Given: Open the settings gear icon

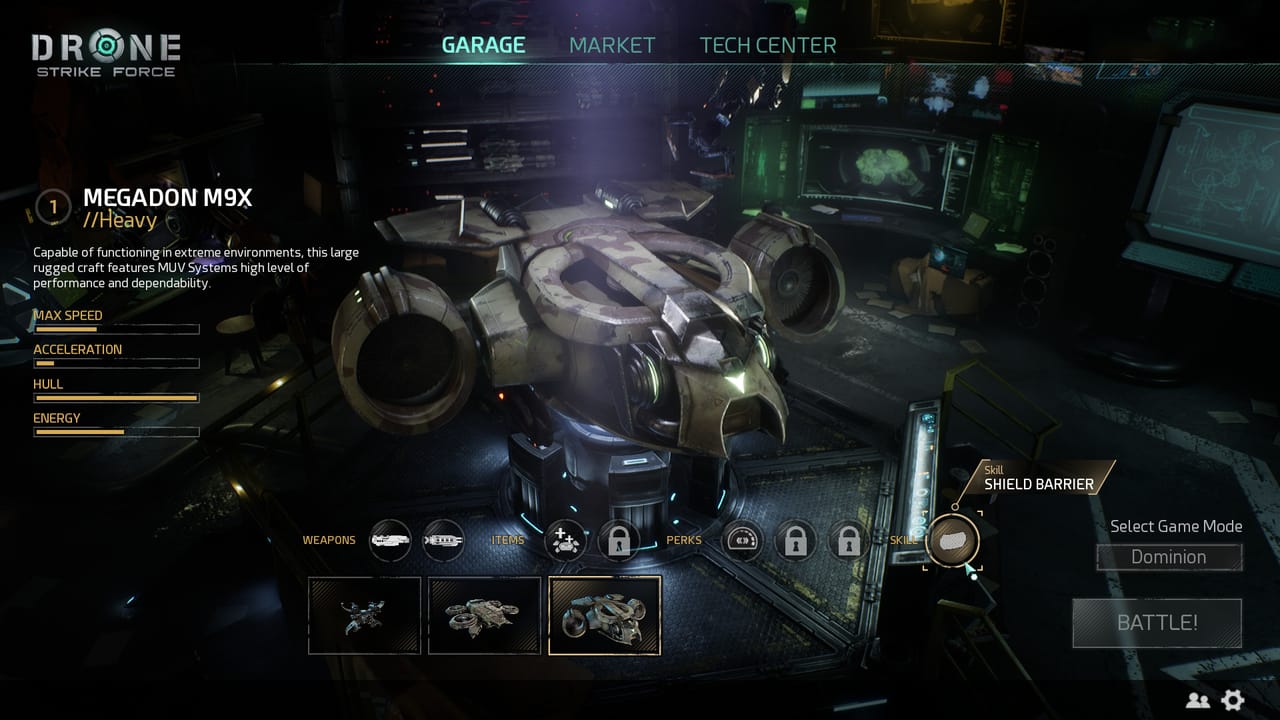Looking at the screenshot, I should click(x=1234, y=700).
